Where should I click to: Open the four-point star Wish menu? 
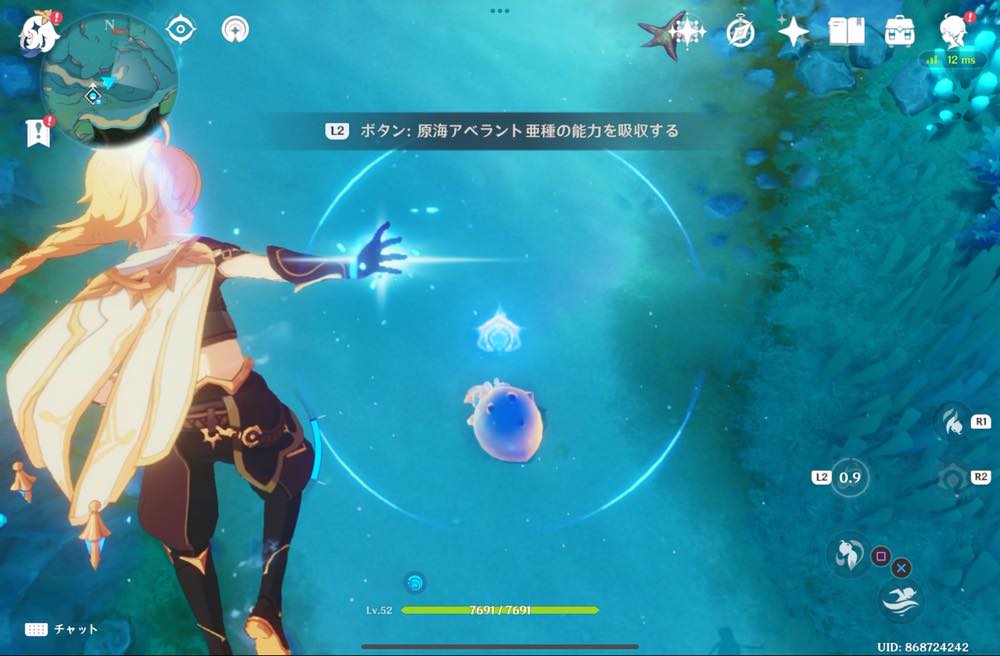pos(794,32)
